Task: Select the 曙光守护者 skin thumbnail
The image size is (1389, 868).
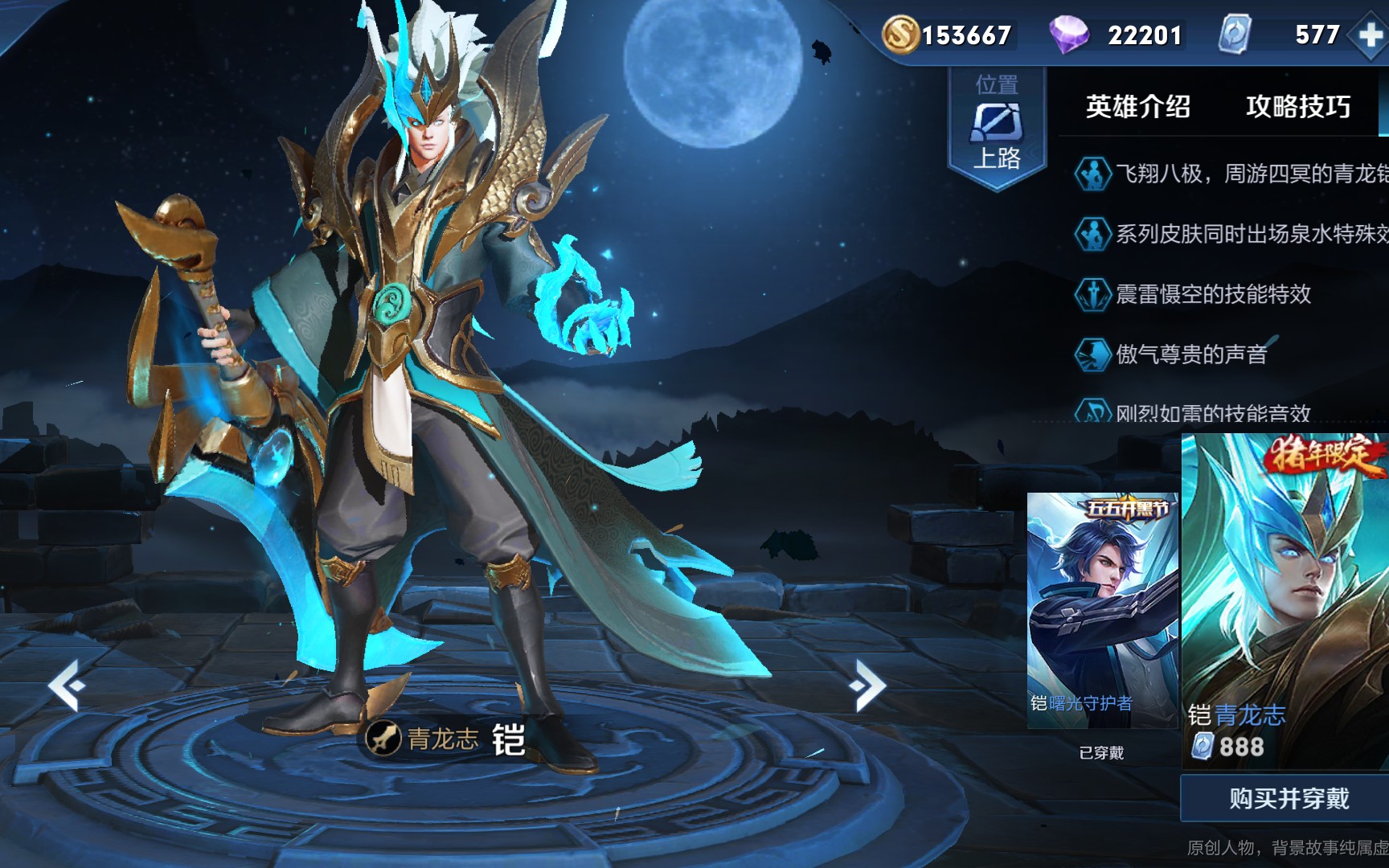Action: (x=1102, y=611)
